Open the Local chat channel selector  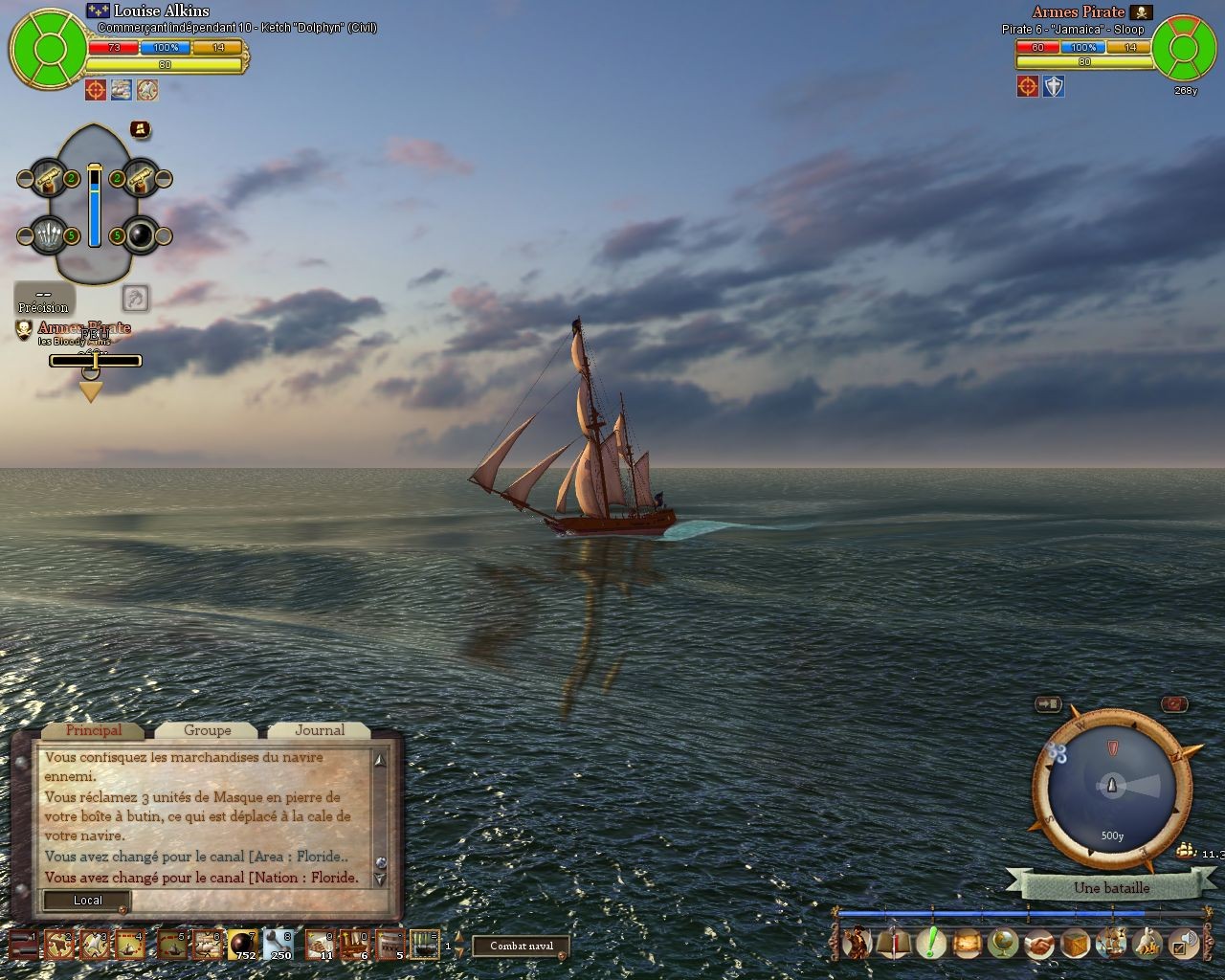pos(87,901)
